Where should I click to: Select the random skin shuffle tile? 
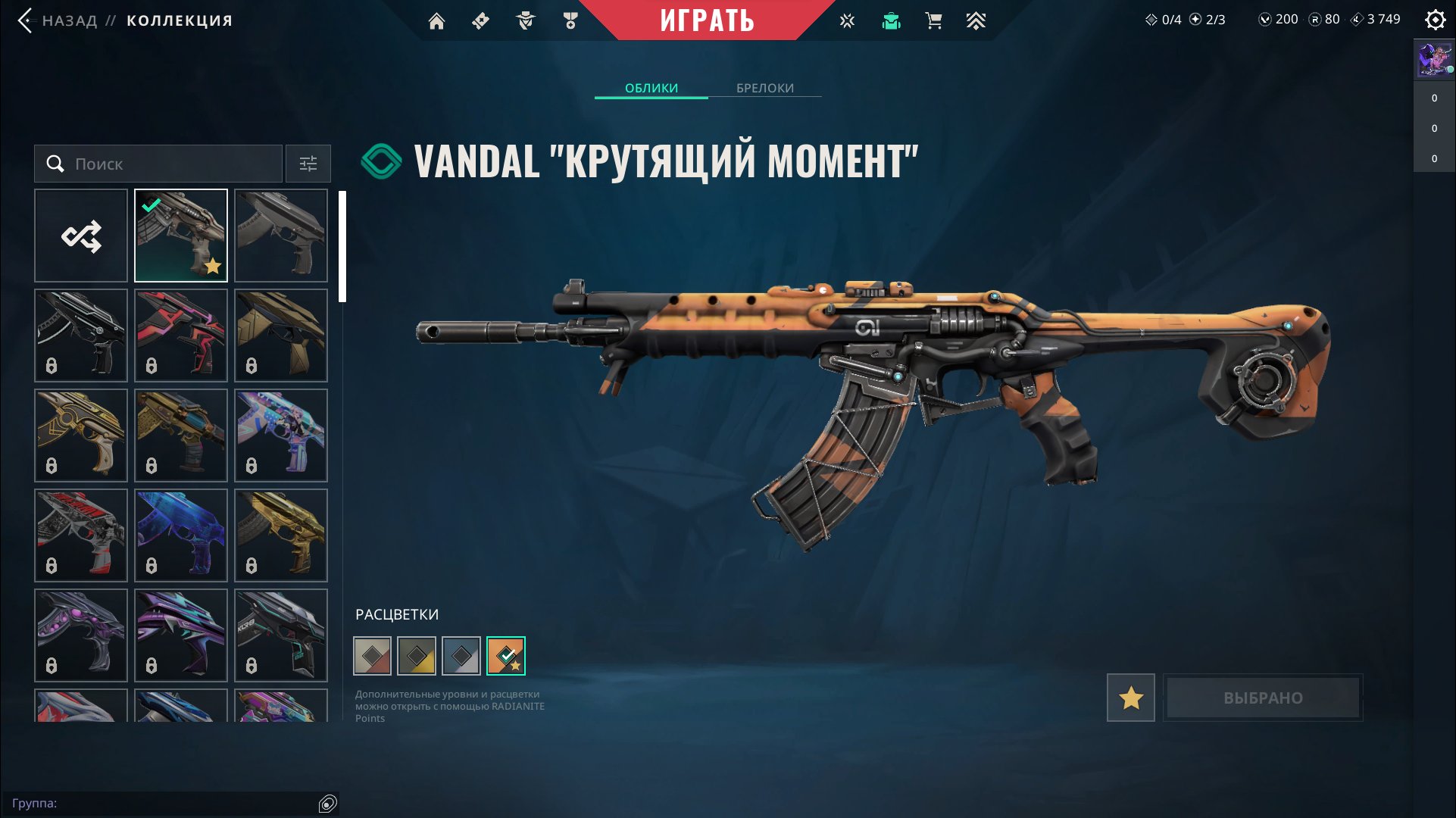80,235
